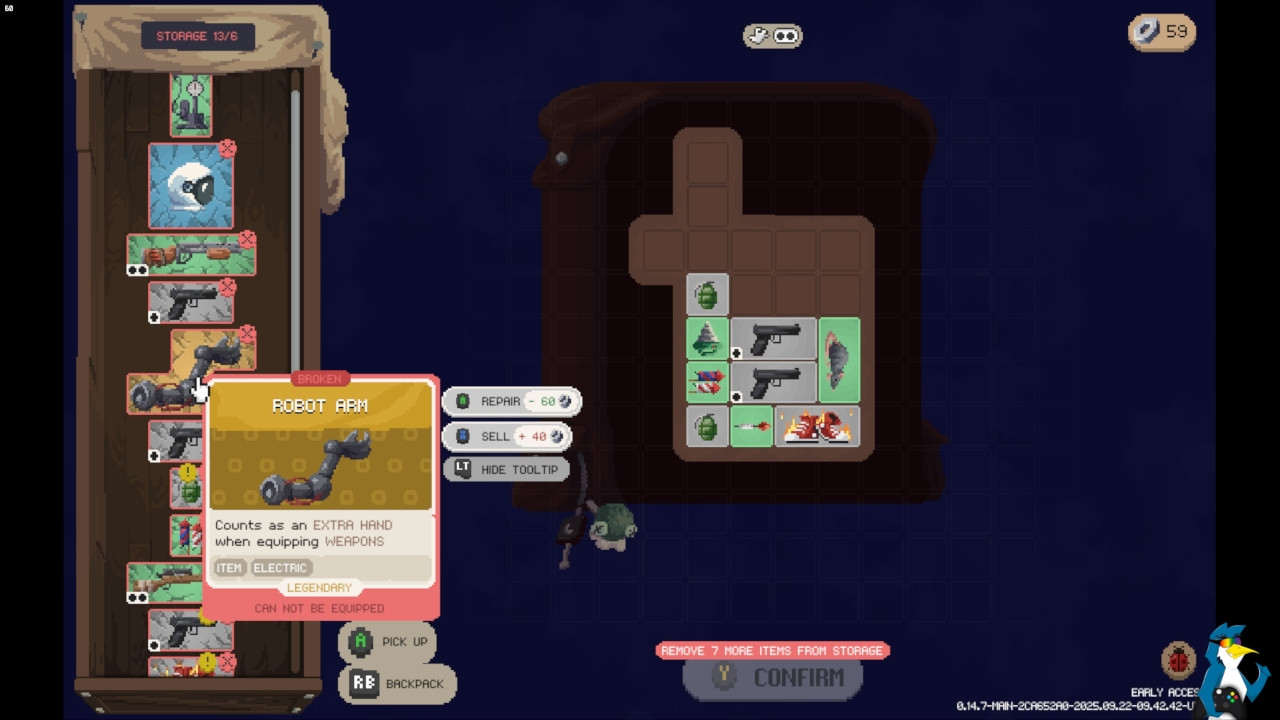Pick the fireworks in the storage crate

click(186, 535)
